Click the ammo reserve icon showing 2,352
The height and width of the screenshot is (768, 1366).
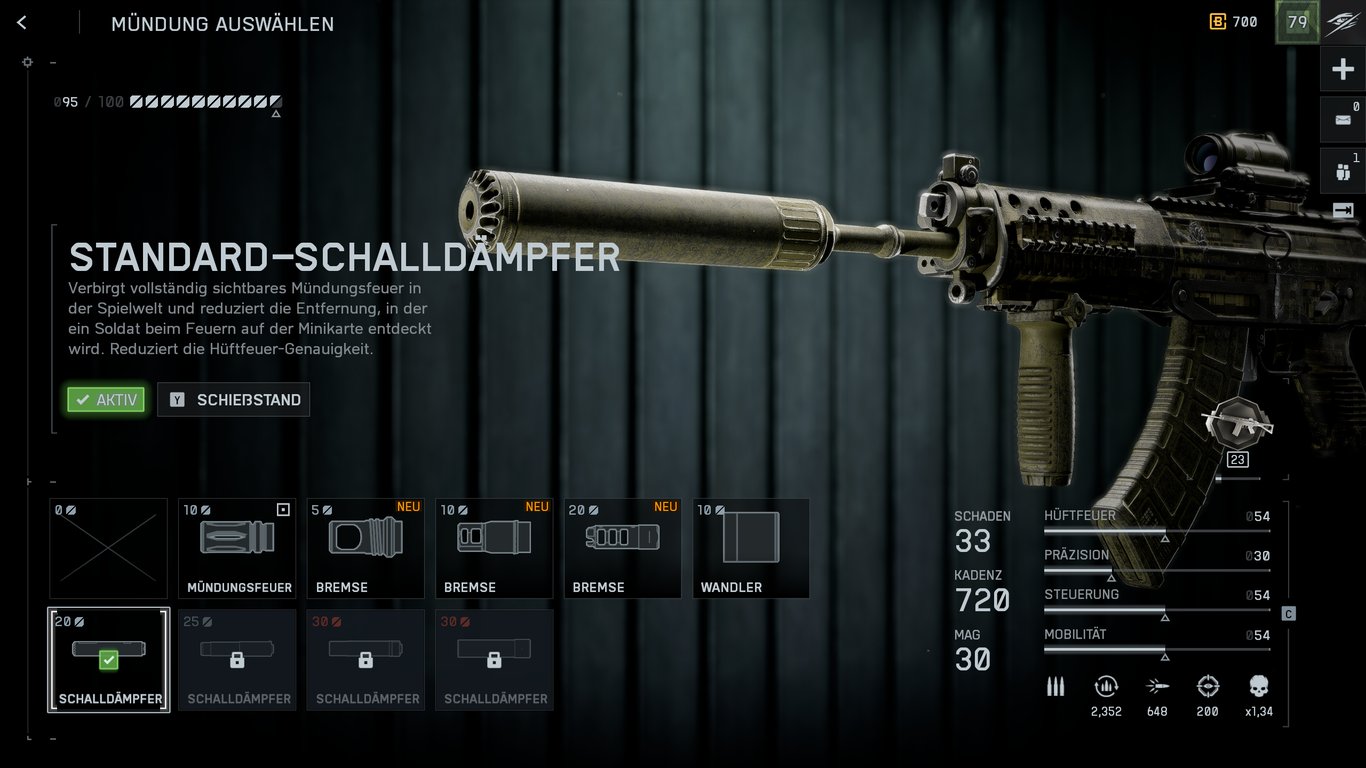click(x=1106, y=688)
